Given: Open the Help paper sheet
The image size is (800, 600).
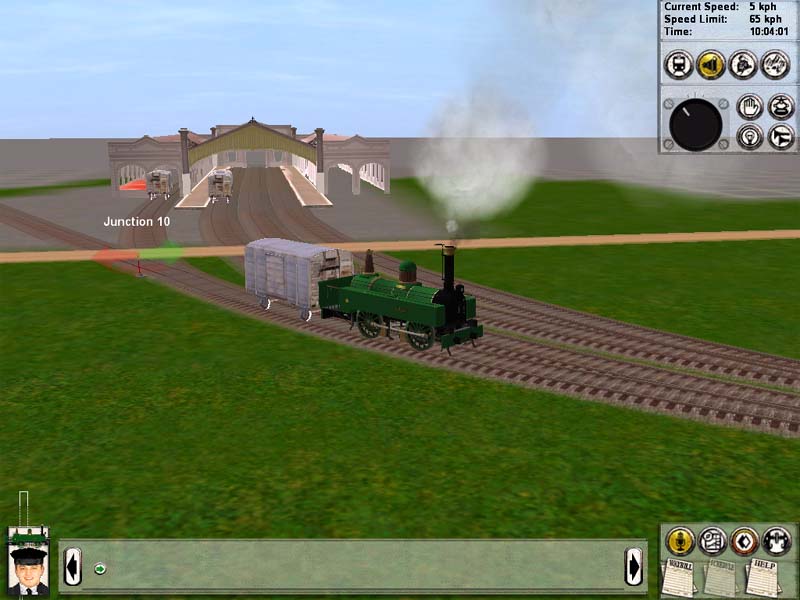Looking at the screenshot, I should (762, 579).
